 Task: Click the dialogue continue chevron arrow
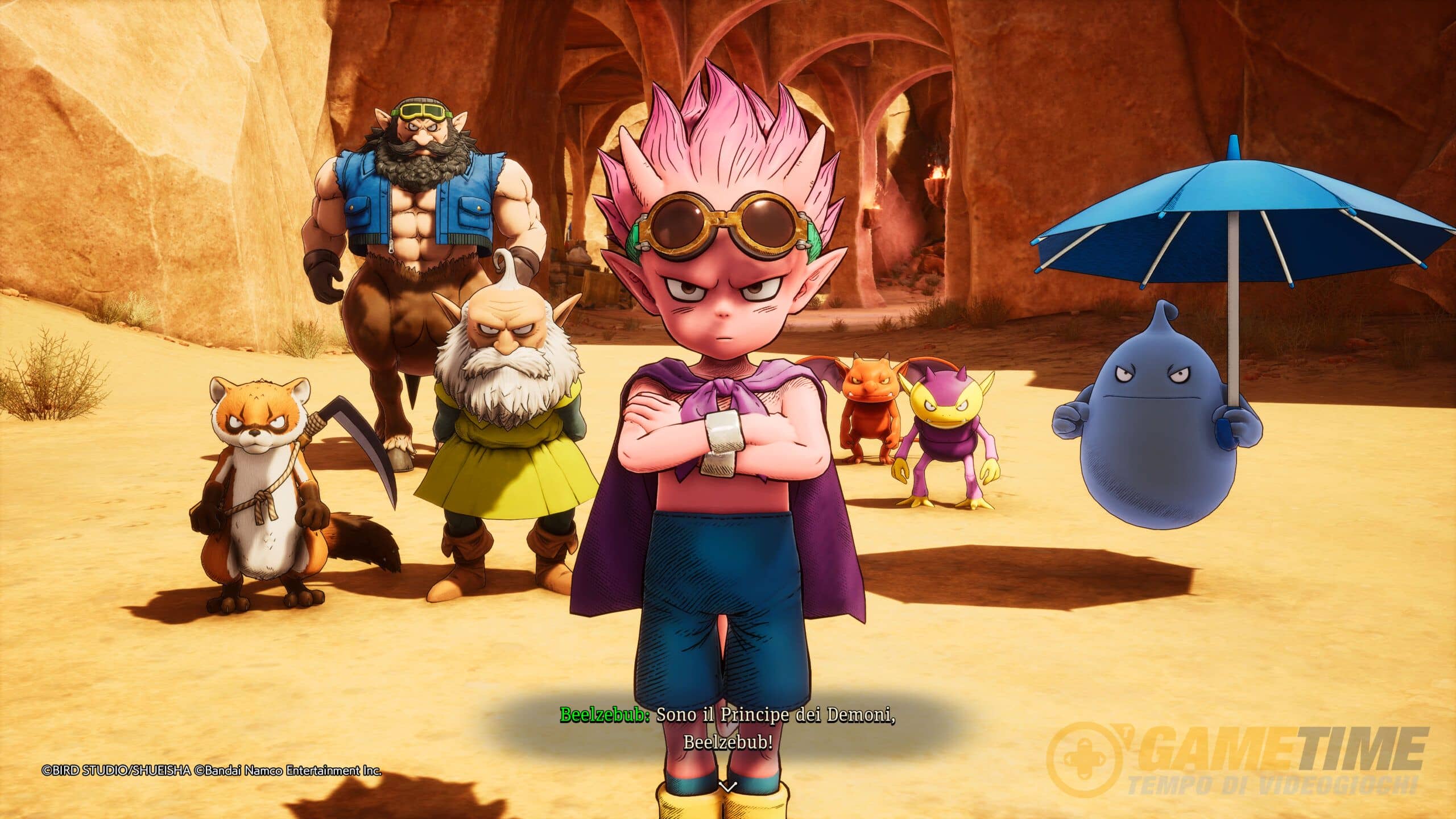pyautogui.click(x=727, y=801)
